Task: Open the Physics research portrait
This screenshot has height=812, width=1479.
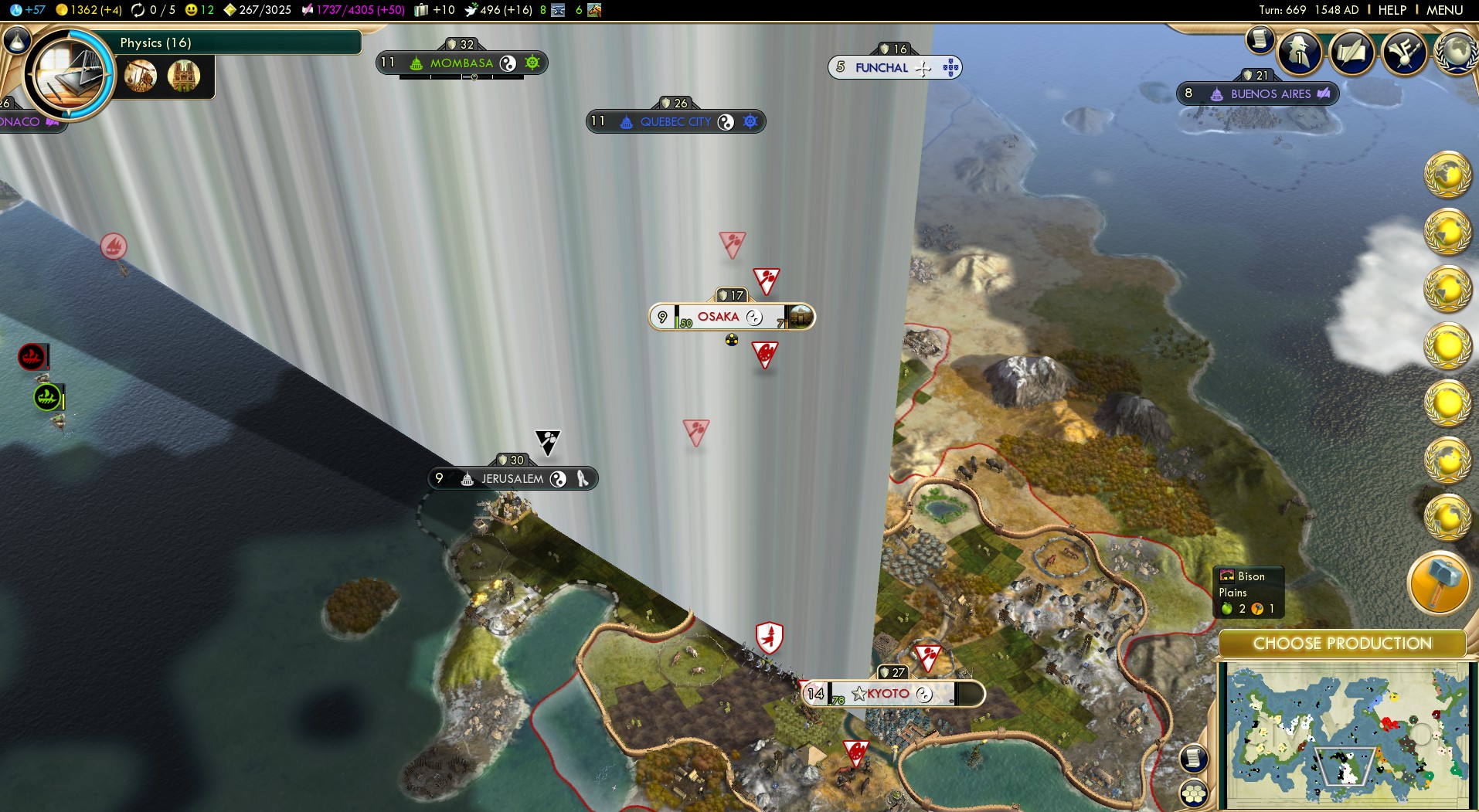Action: pyautogui.click(x=70, y=75)
